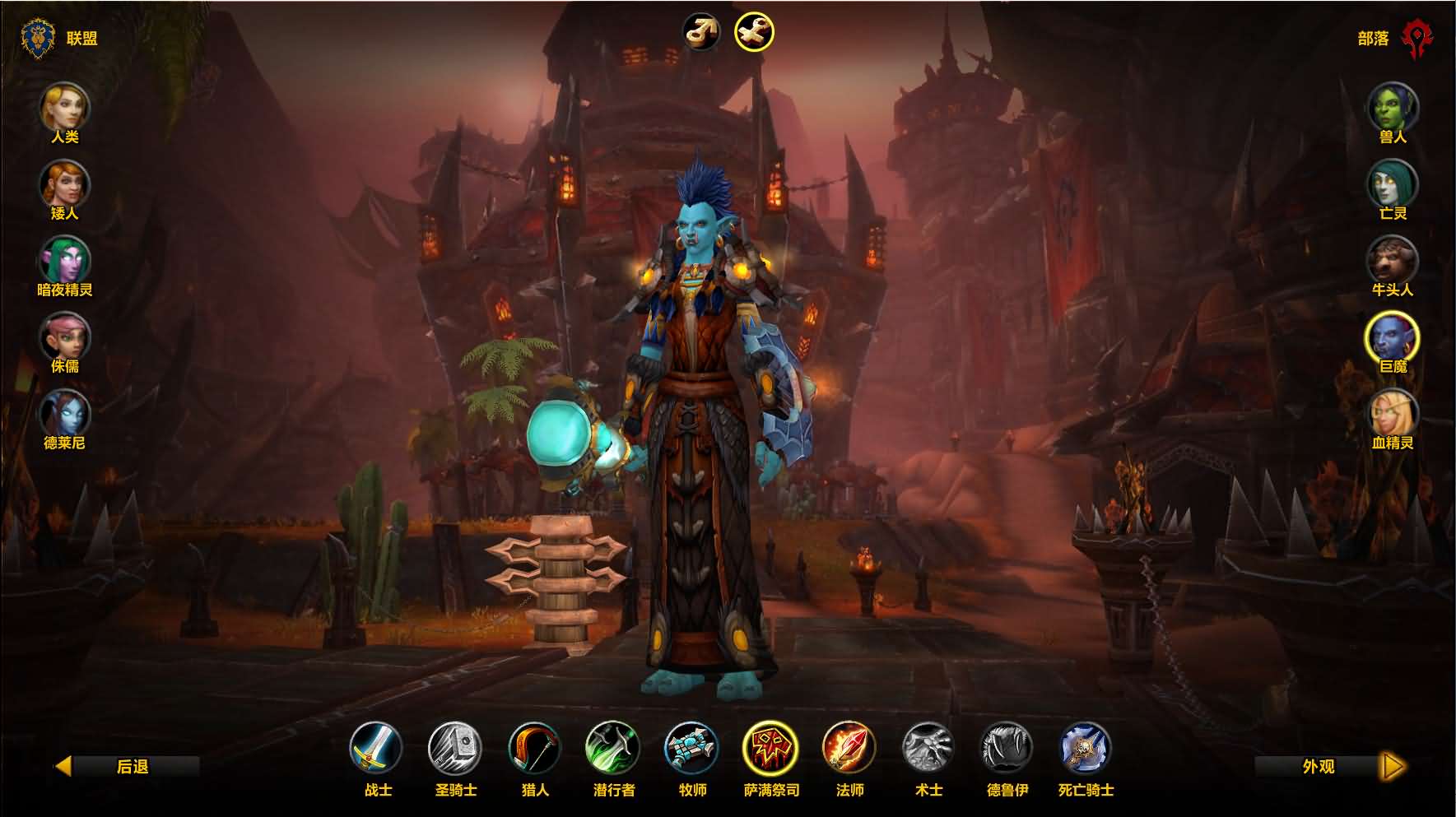Screen dimensions: 1456x817
Task: Select the Gnome (侏儒) race portrait
Action: [x=64, y=337]
